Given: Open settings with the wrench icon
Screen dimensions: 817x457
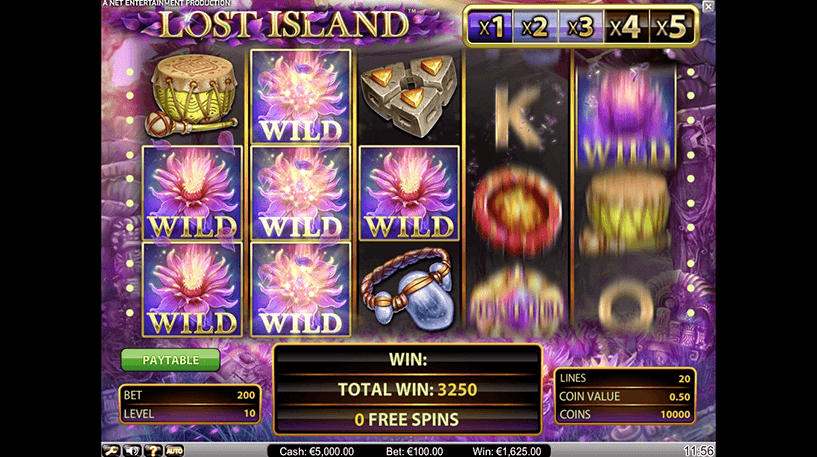Looking at the screenshot, I should [x=110, y=450].
